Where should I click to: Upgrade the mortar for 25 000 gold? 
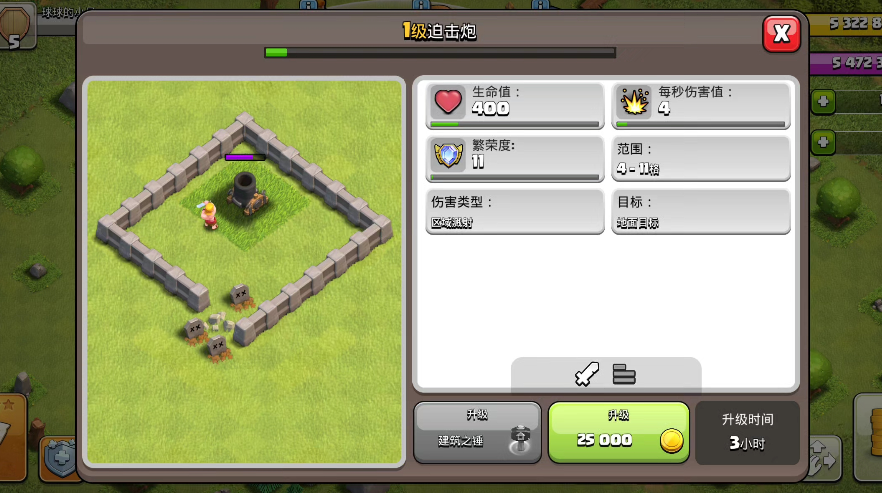[618, 432]
